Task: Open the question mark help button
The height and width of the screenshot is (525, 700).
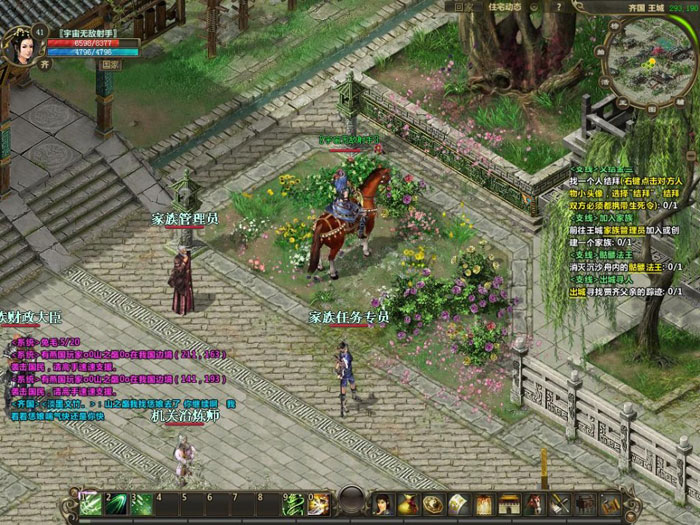Action: (x=559, y=7)
